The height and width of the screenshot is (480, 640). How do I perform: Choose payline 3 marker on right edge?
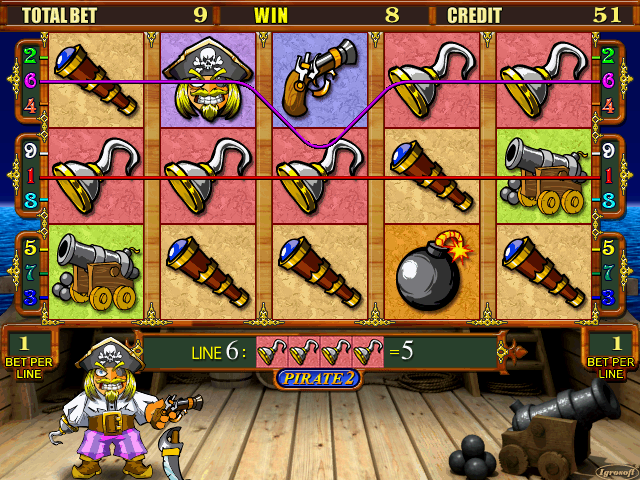(x=607, y=297)
